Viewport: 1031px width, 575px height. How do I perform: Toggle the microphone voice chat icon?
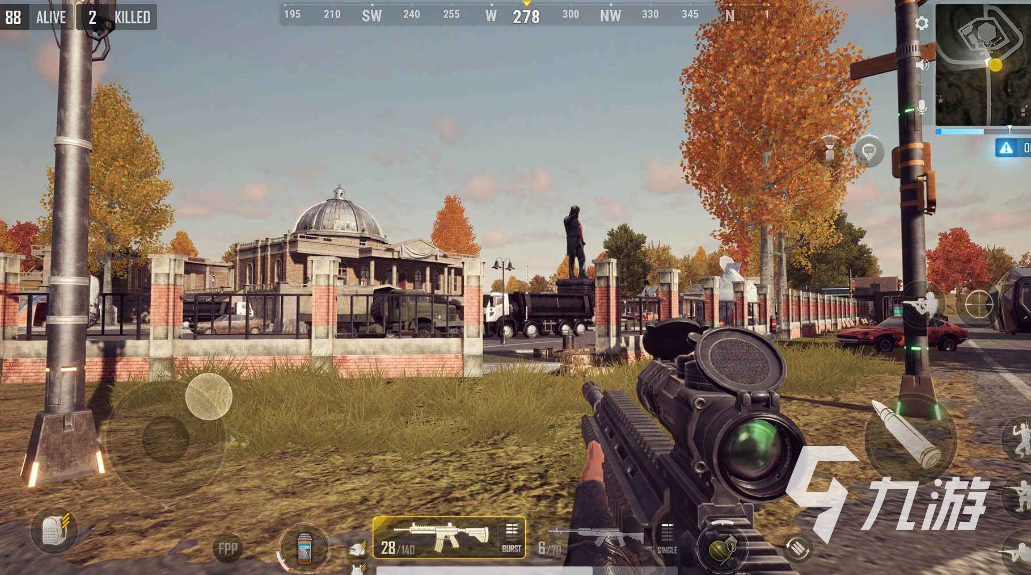(x=922, y=107)
